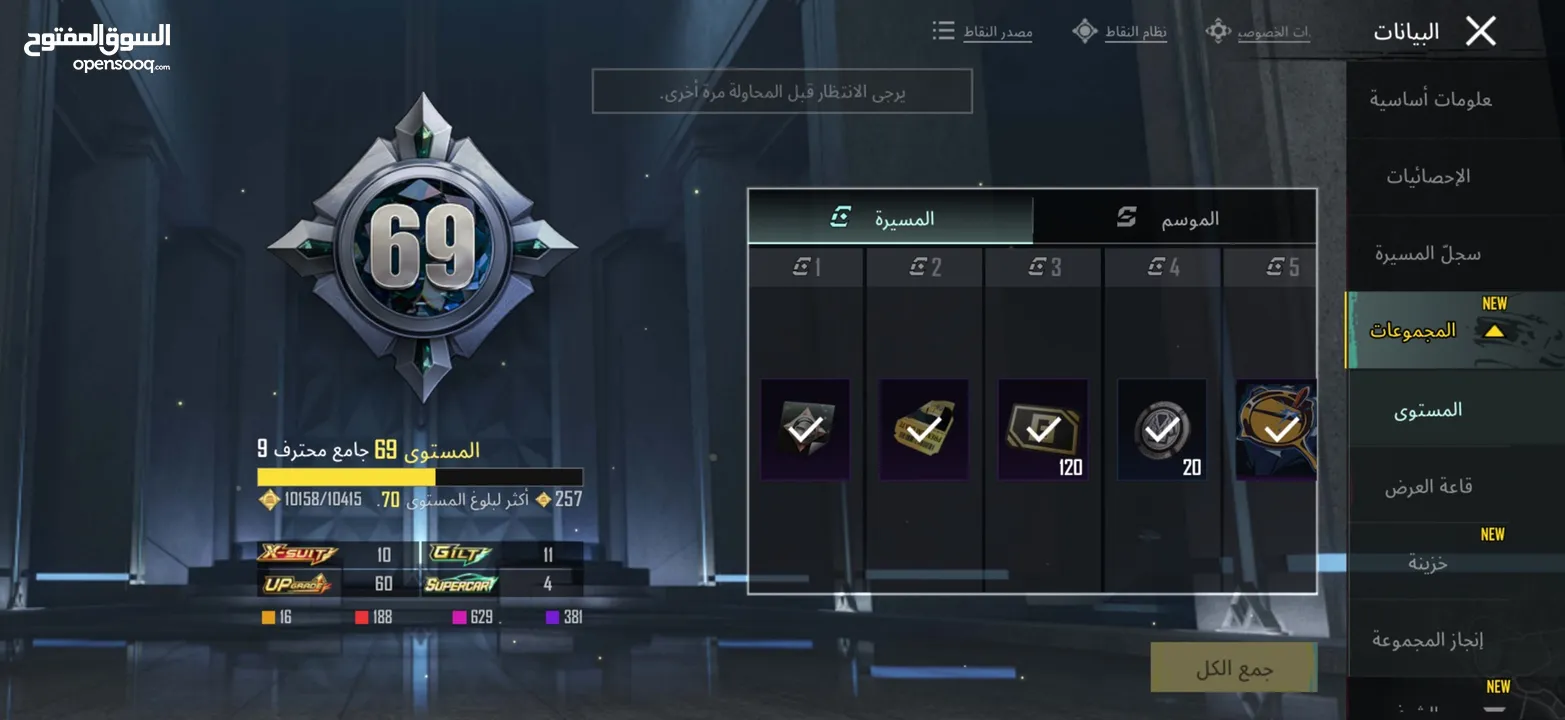Screen dimensions: 1565x720
Task: Select the yellow crate coupon reward tile
Action: (924, 429)
